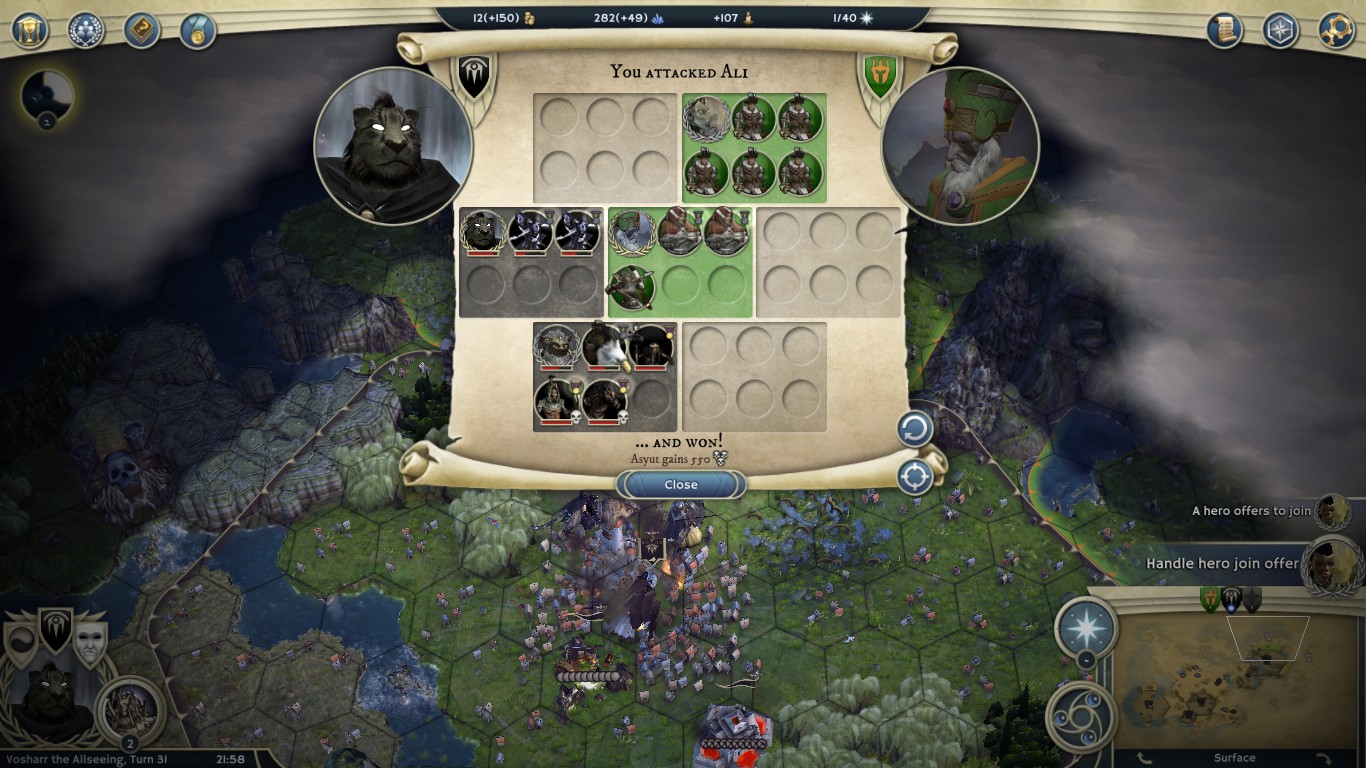Handle hero join offer notification
The image size is (1366, 768).
tap(1222, 563)
